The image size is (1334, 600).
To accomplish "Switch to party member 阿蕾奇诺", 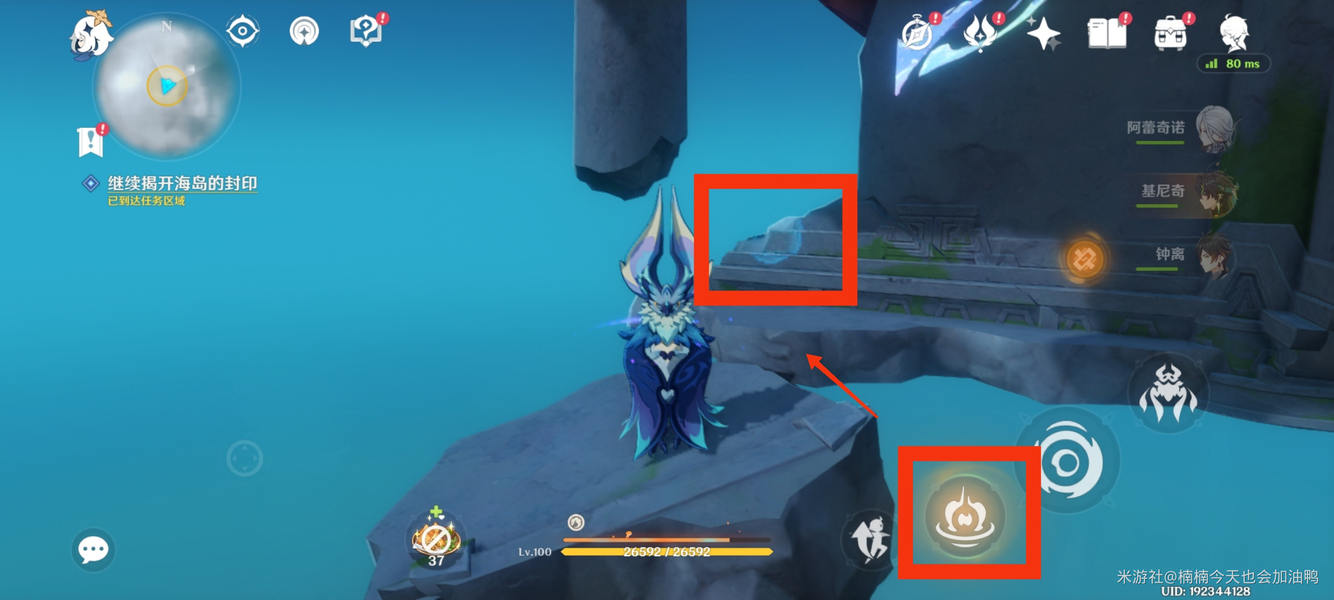I will tap(1212, 130).
